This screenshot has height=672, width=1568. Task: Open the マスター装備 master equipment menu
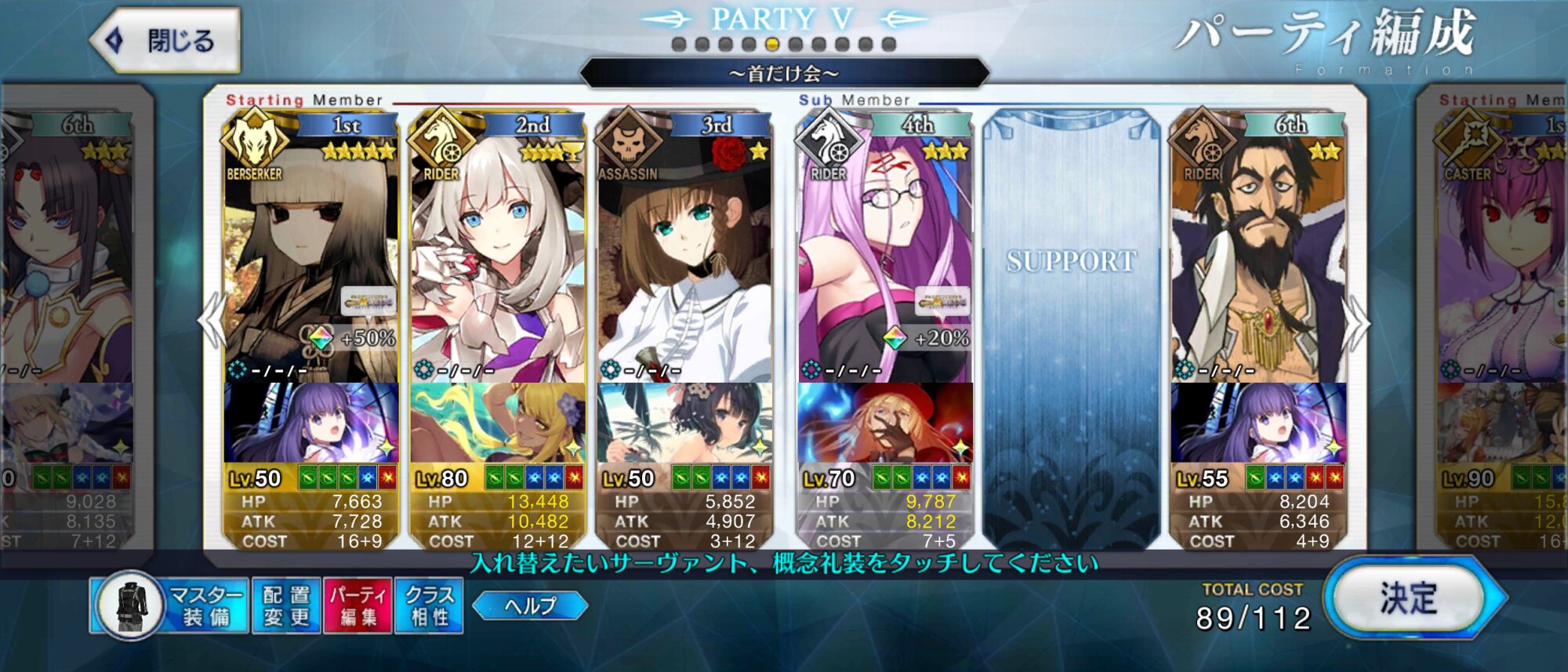[169, 605]
